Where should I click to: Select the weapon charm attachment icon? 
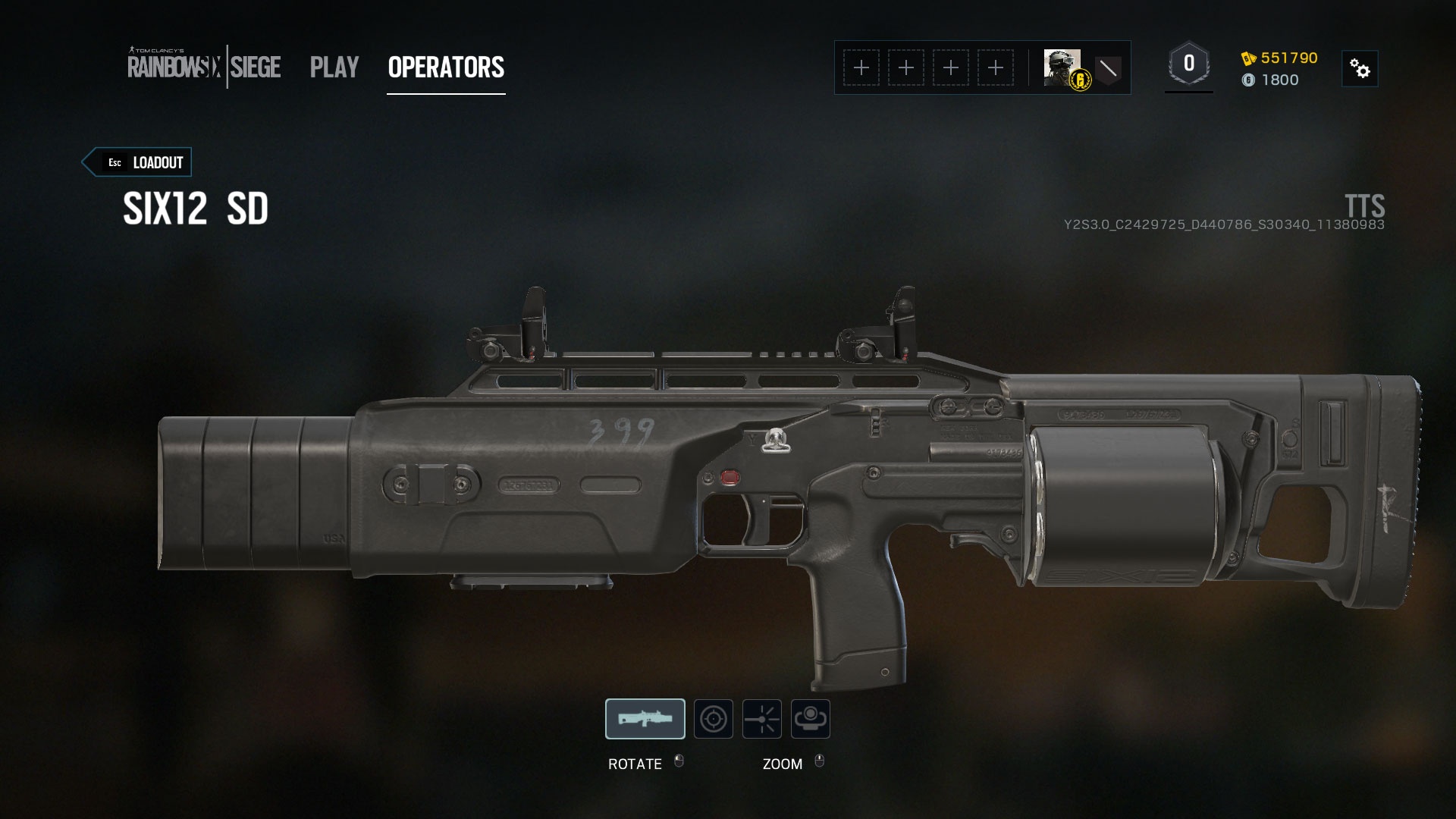(810, 719)
